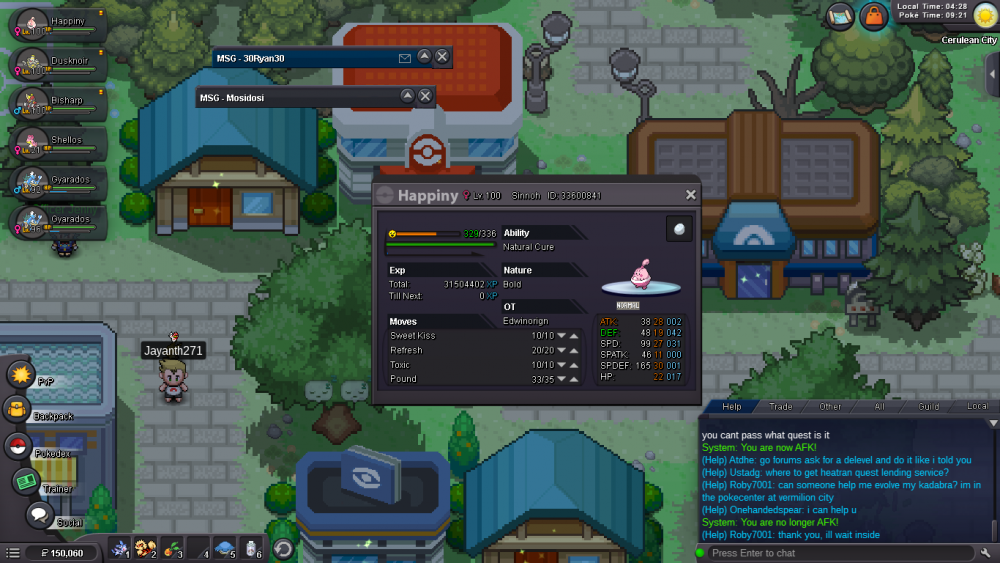Select Dusknoir in the party list
Viewport: 1000px width, 563px height.
pyautogui.click(x=55, y=64)
